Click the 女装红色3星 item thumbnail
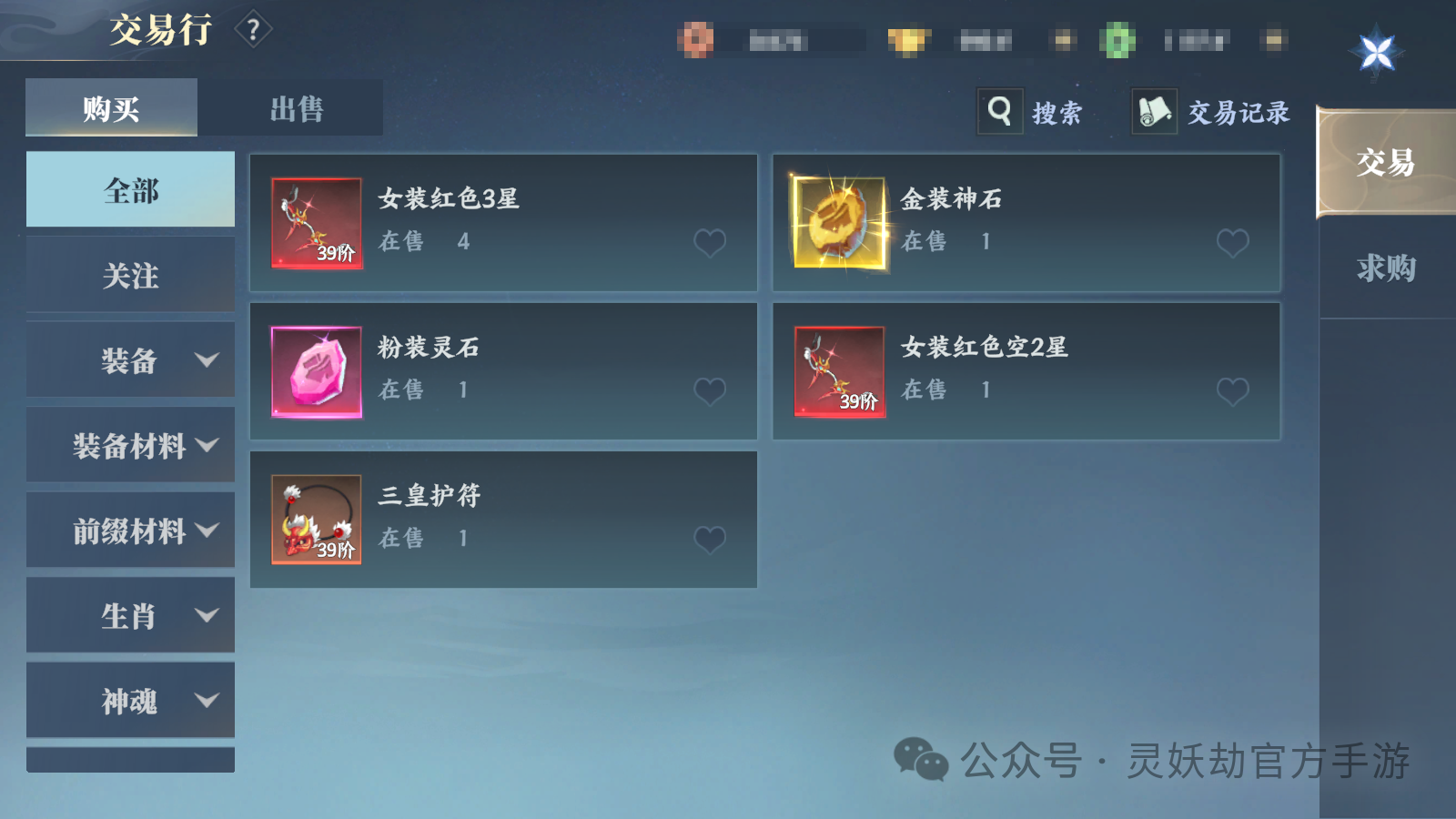Screen dimensions: 1456x819 [x=315, y=223]
